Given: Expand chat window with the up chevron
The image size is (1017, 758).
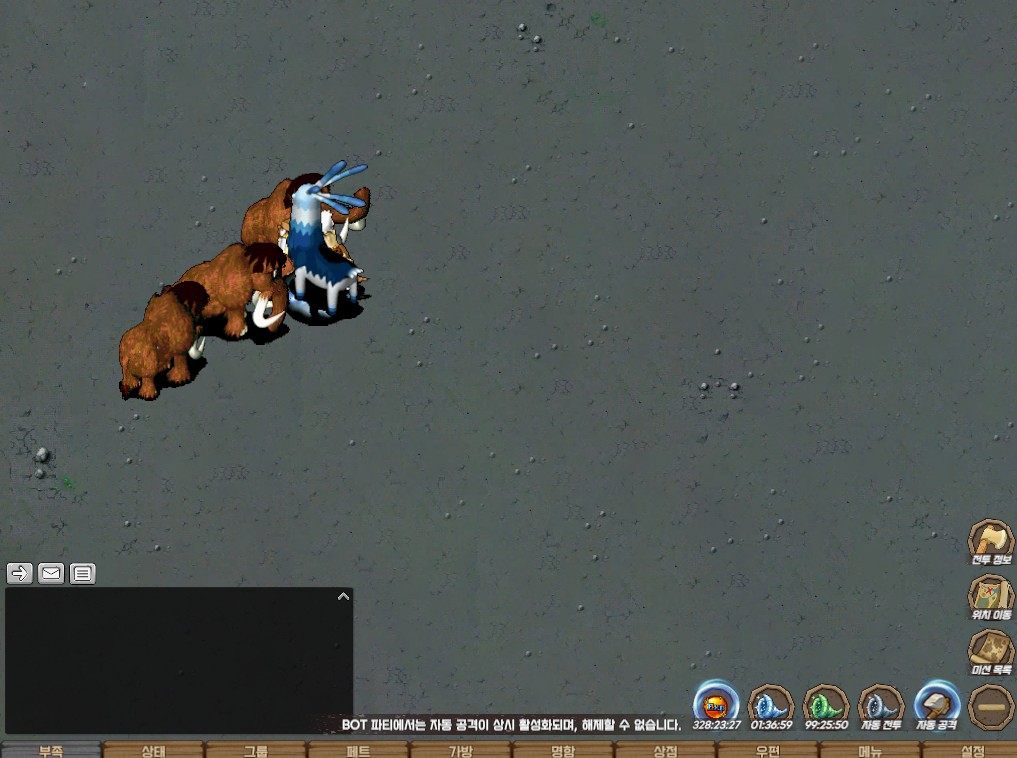Looking at the screenshot, I should [x=343, y=596].
